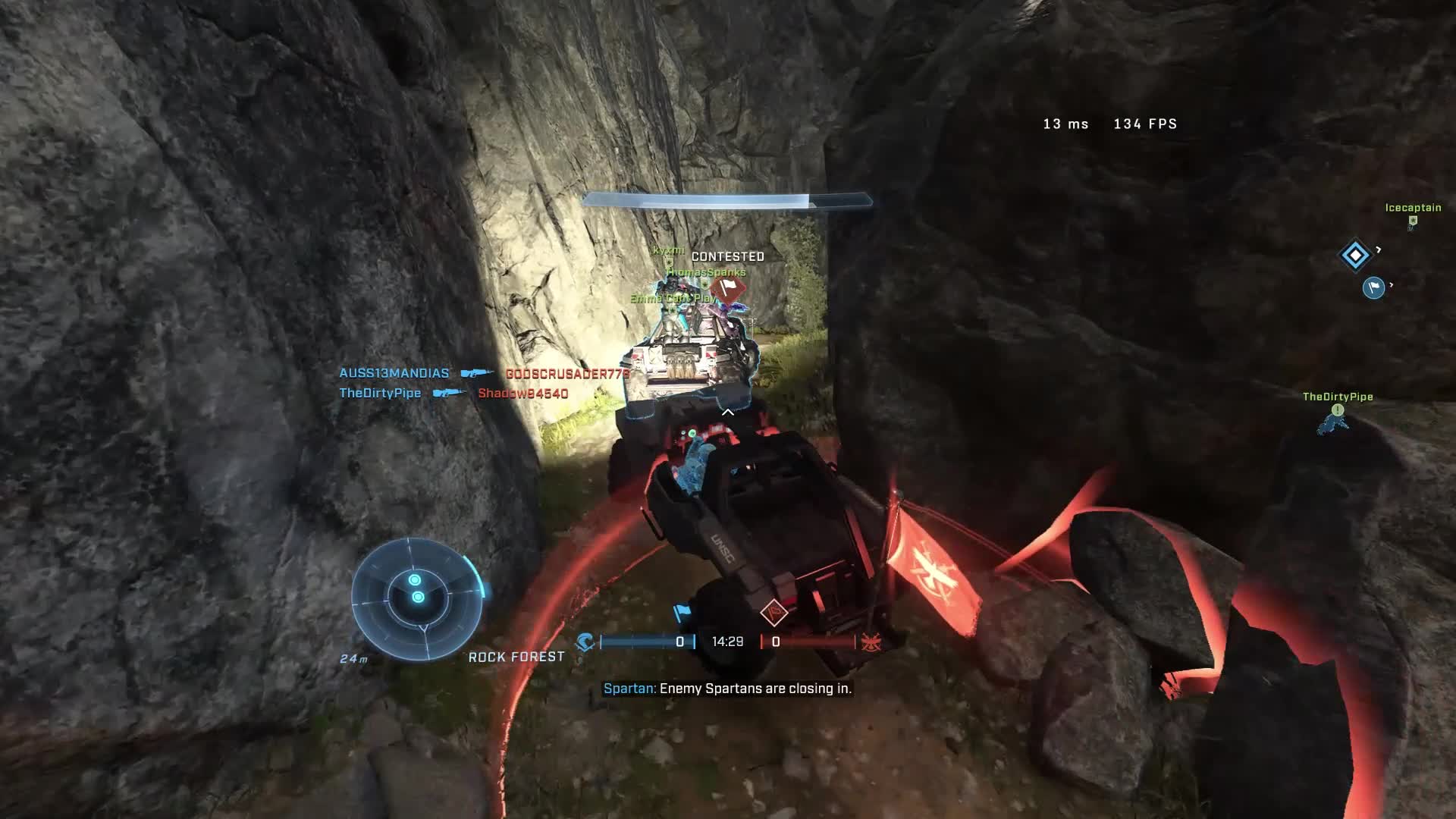Select the AUSS13MANDIAS kill feed entry
The image size is (1456, 819).
point(394,373)
